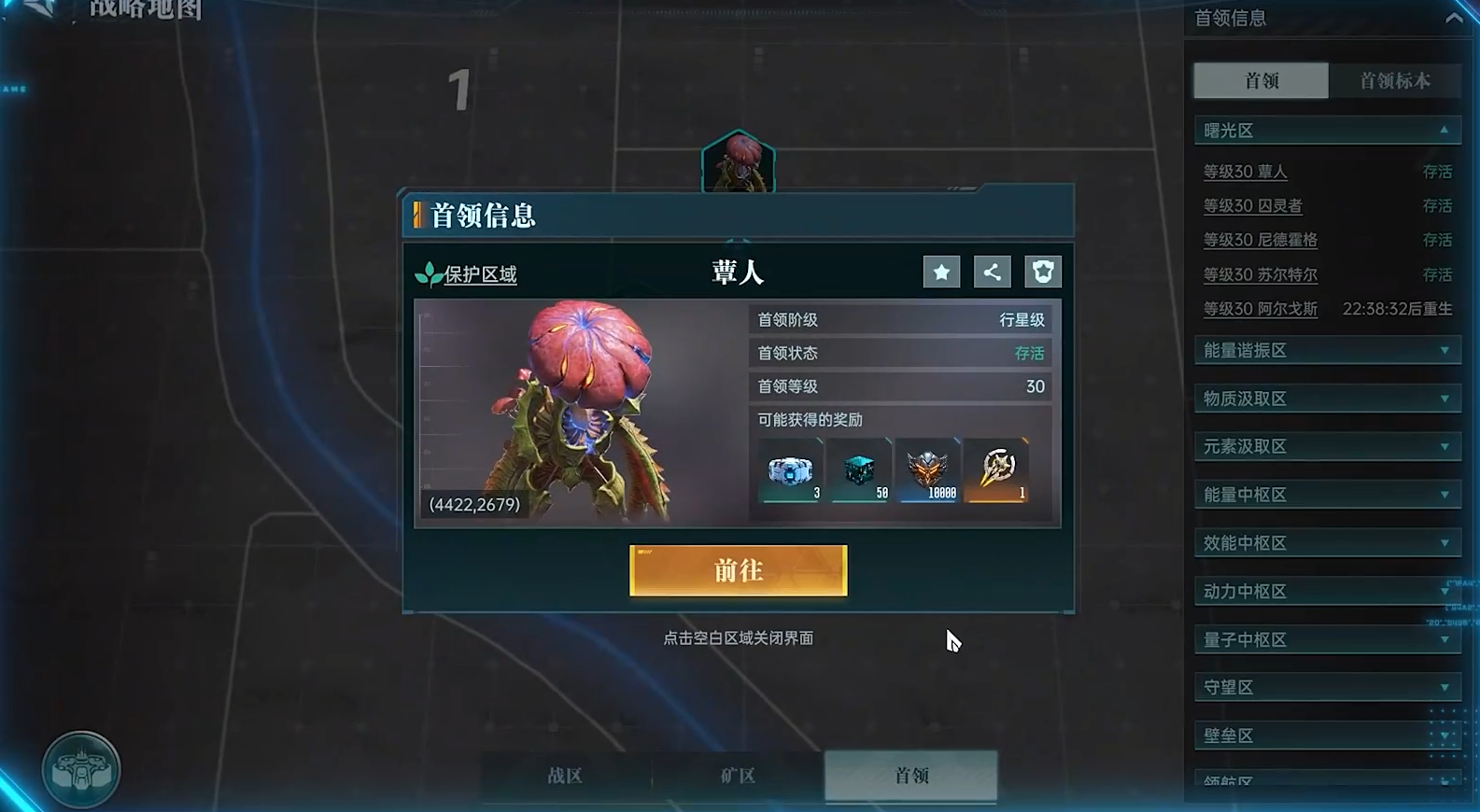The width and height of the screenshot is (1480, 812).
Task: Select the cyan cube reward showing 50
Action: click(858, 468)
